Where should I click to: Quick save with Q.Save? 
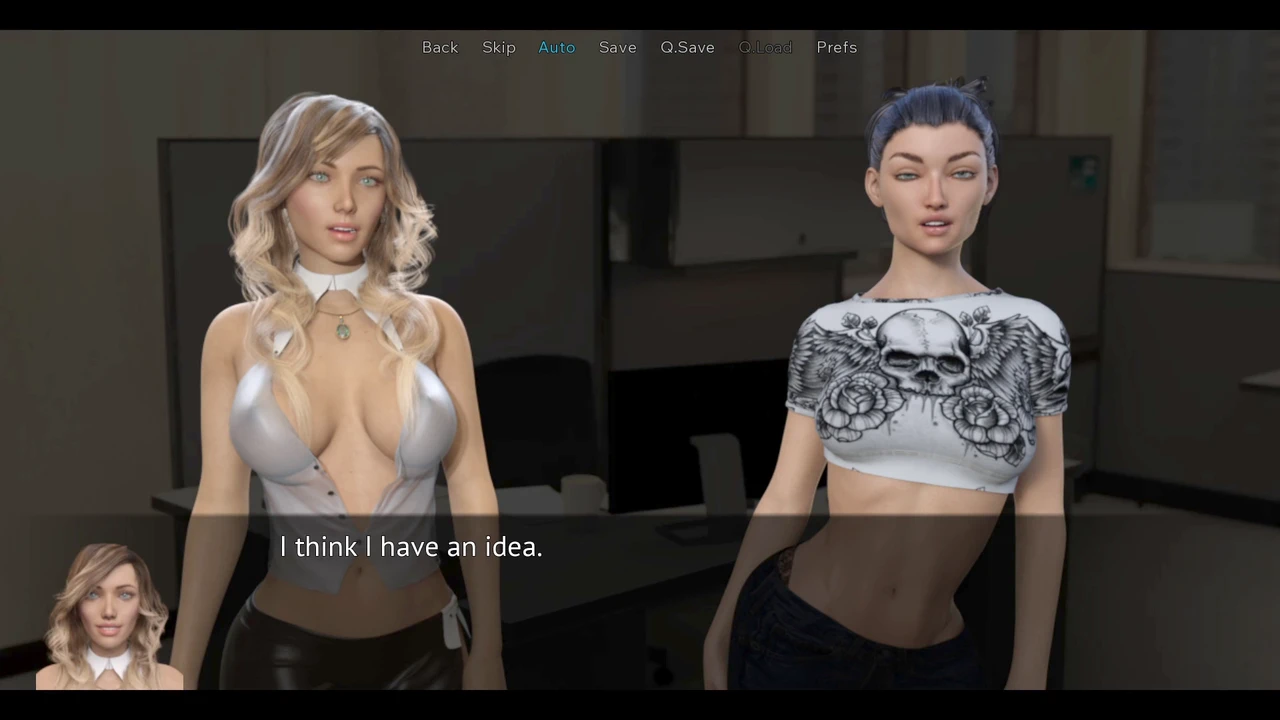[x=687, y=47]
